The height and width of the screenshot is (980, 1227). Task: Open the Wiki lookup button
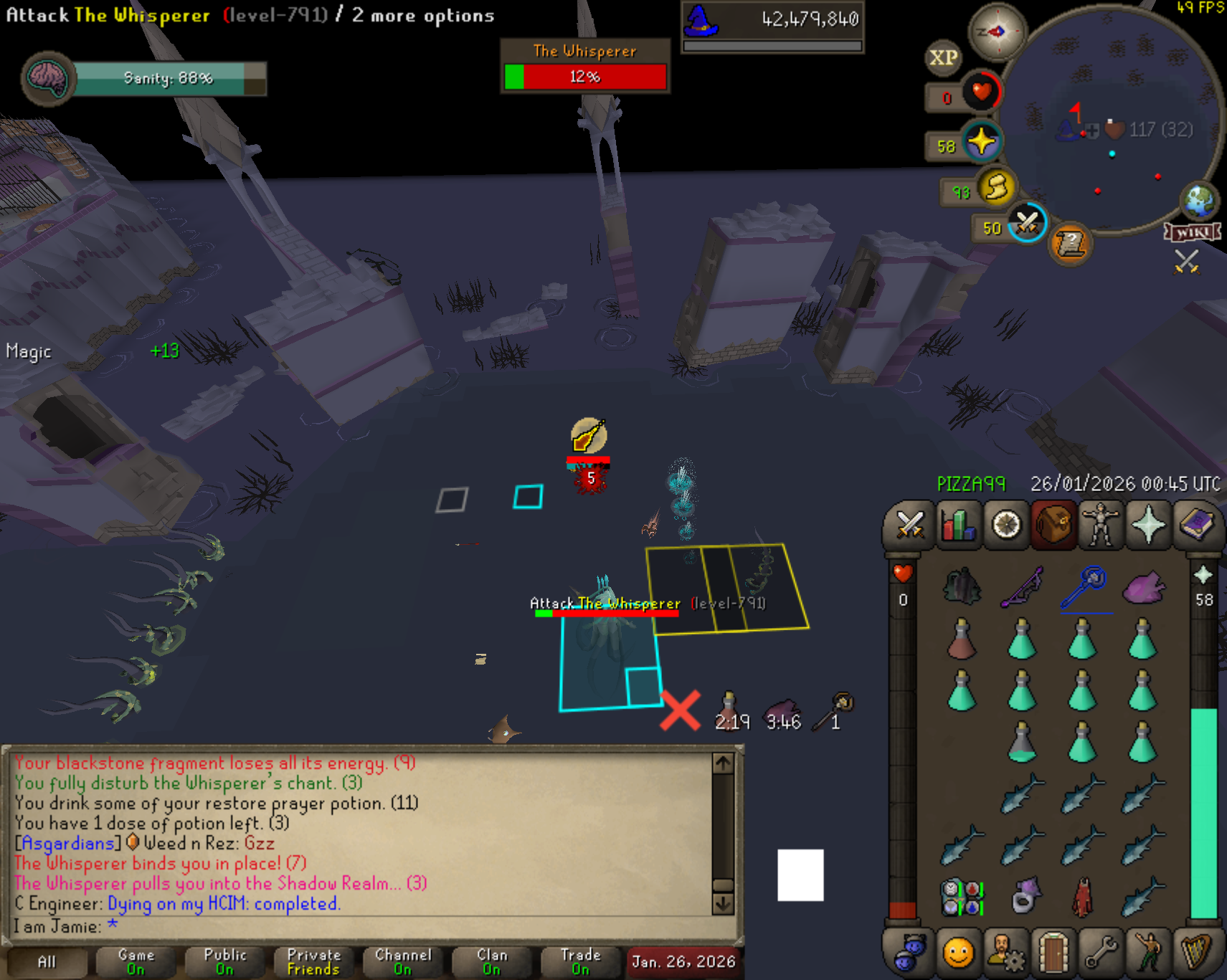[1193, 232]
